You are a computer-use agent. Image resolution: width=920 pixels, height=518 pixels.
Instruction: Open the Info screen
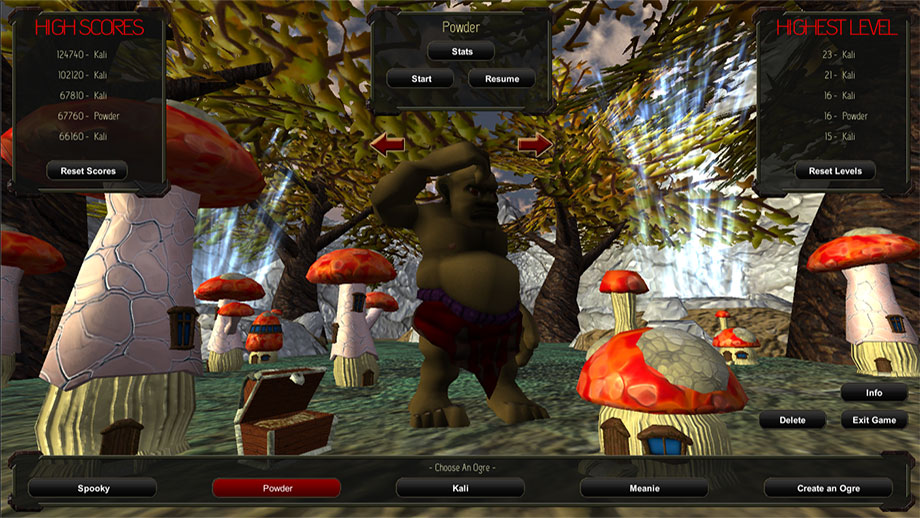point(874,393)
